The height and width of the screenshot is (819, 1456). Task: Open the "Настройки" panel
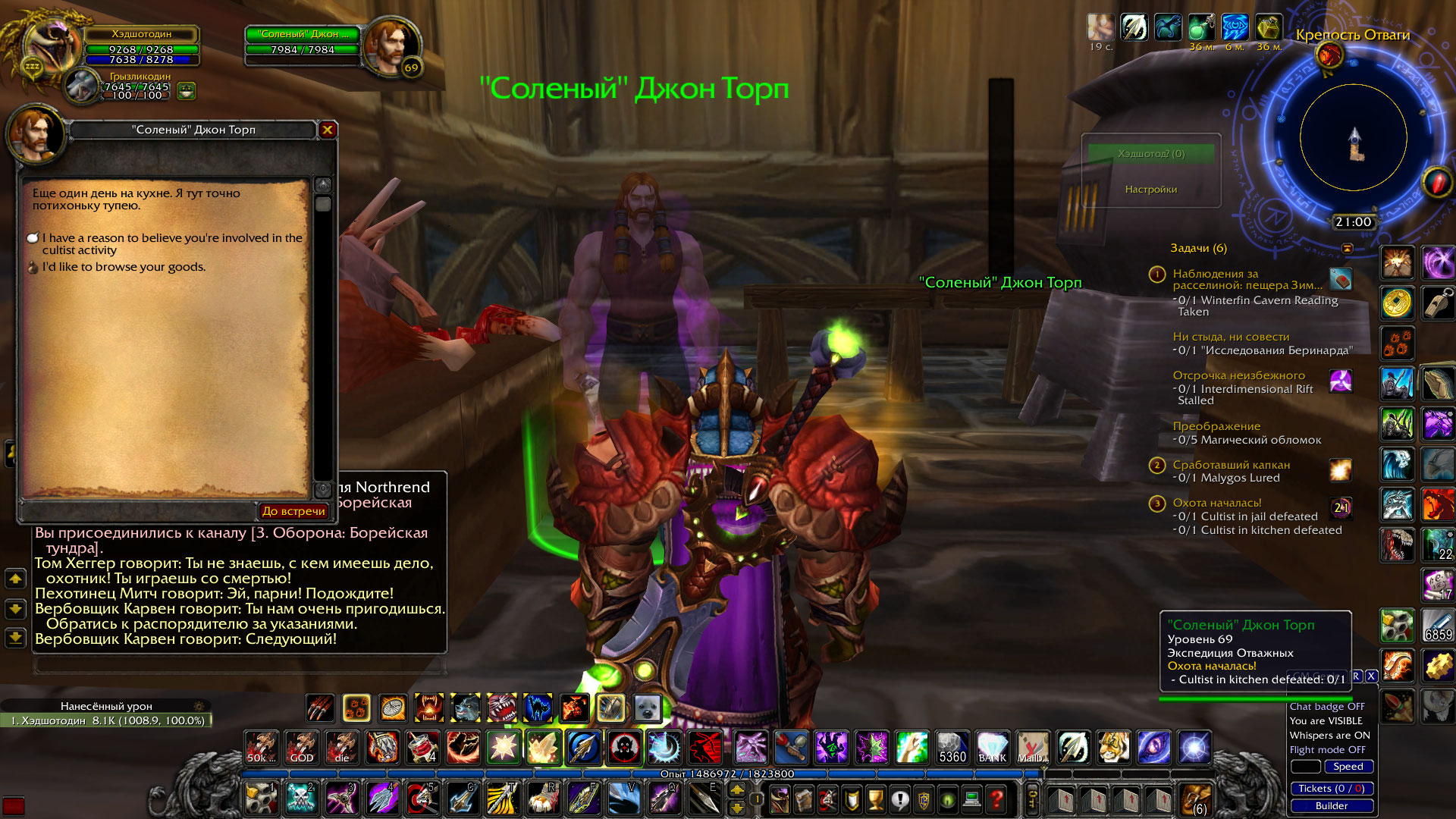tap(1150, 190)
